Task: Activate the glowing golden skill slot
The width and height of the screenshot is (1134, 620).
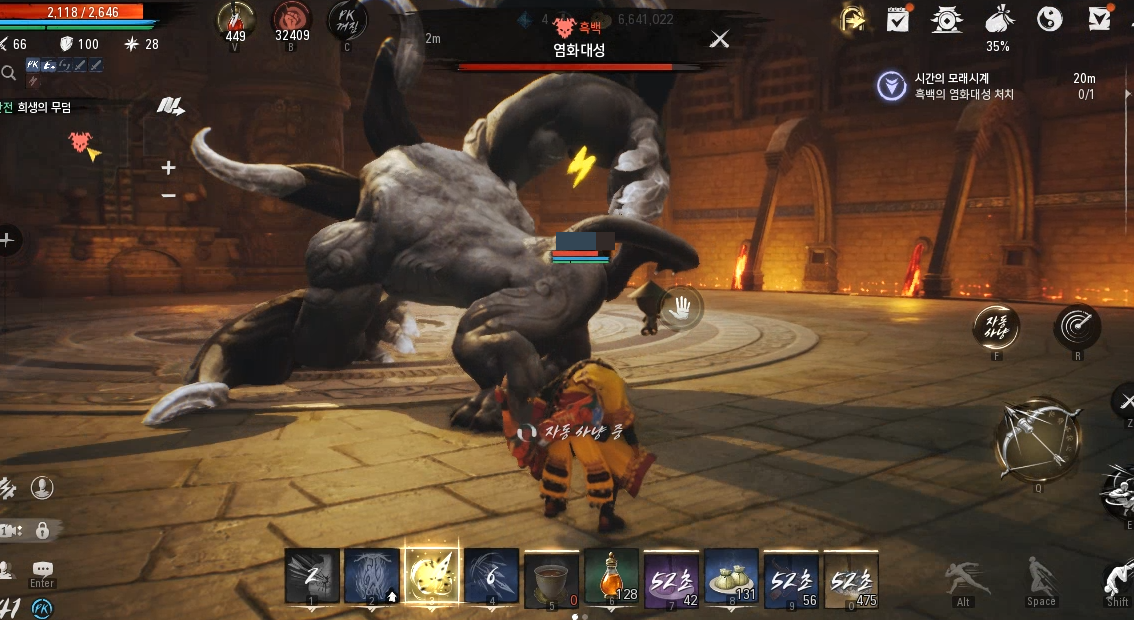Action: (432, 576)
